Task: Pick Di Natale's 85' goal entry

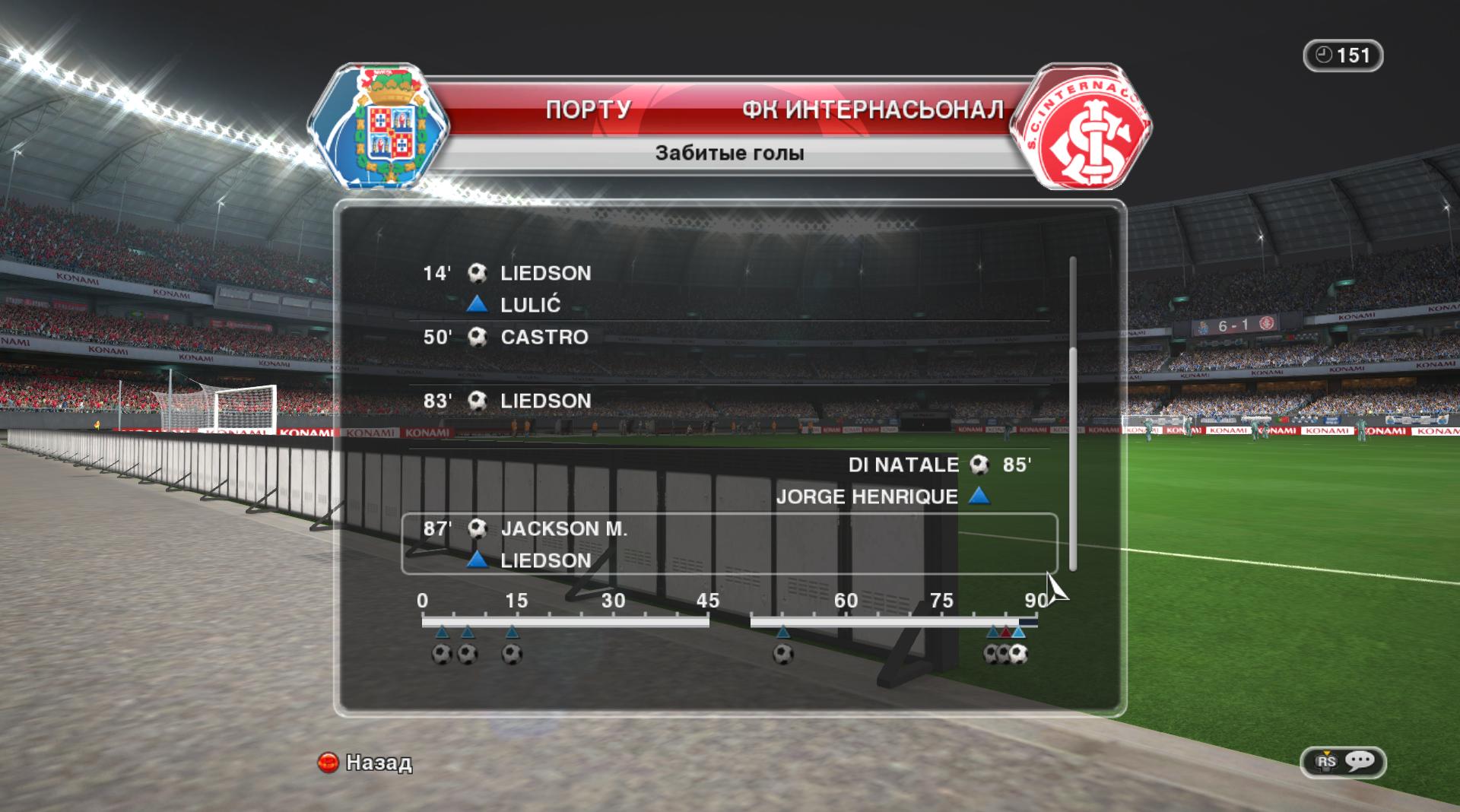Action: click(903, 465)
